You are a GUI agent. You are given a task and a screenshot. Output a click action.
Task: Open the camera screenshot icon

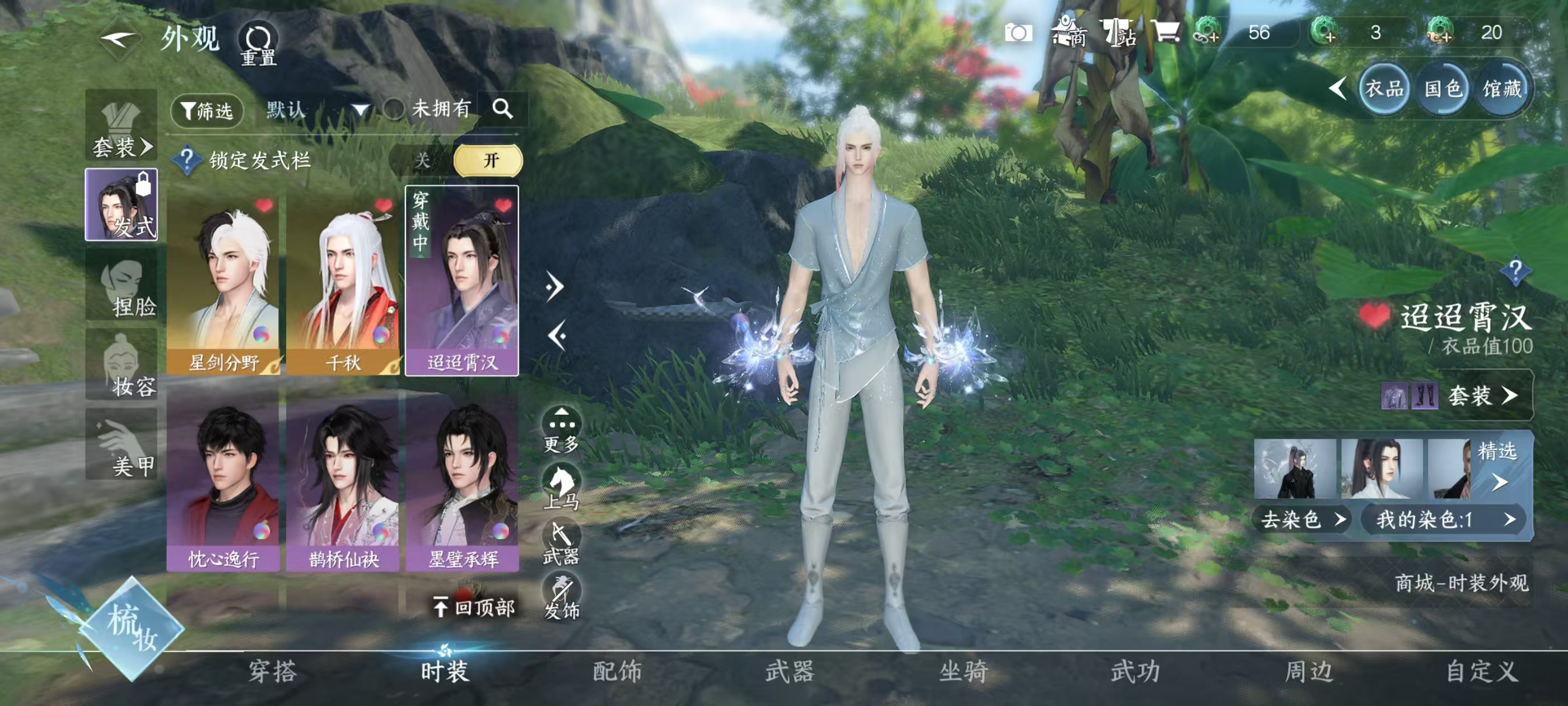pyautogui.click(x=1018, y=33)
